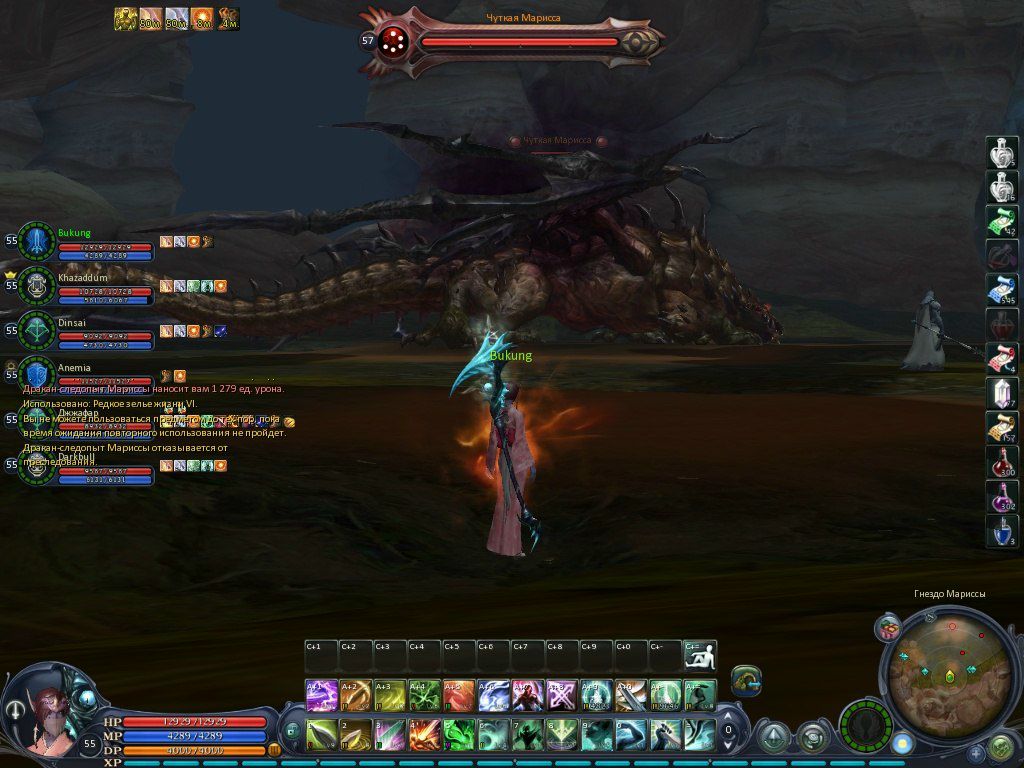
Task: Drink the red life potion
Action: [1001, 462]
